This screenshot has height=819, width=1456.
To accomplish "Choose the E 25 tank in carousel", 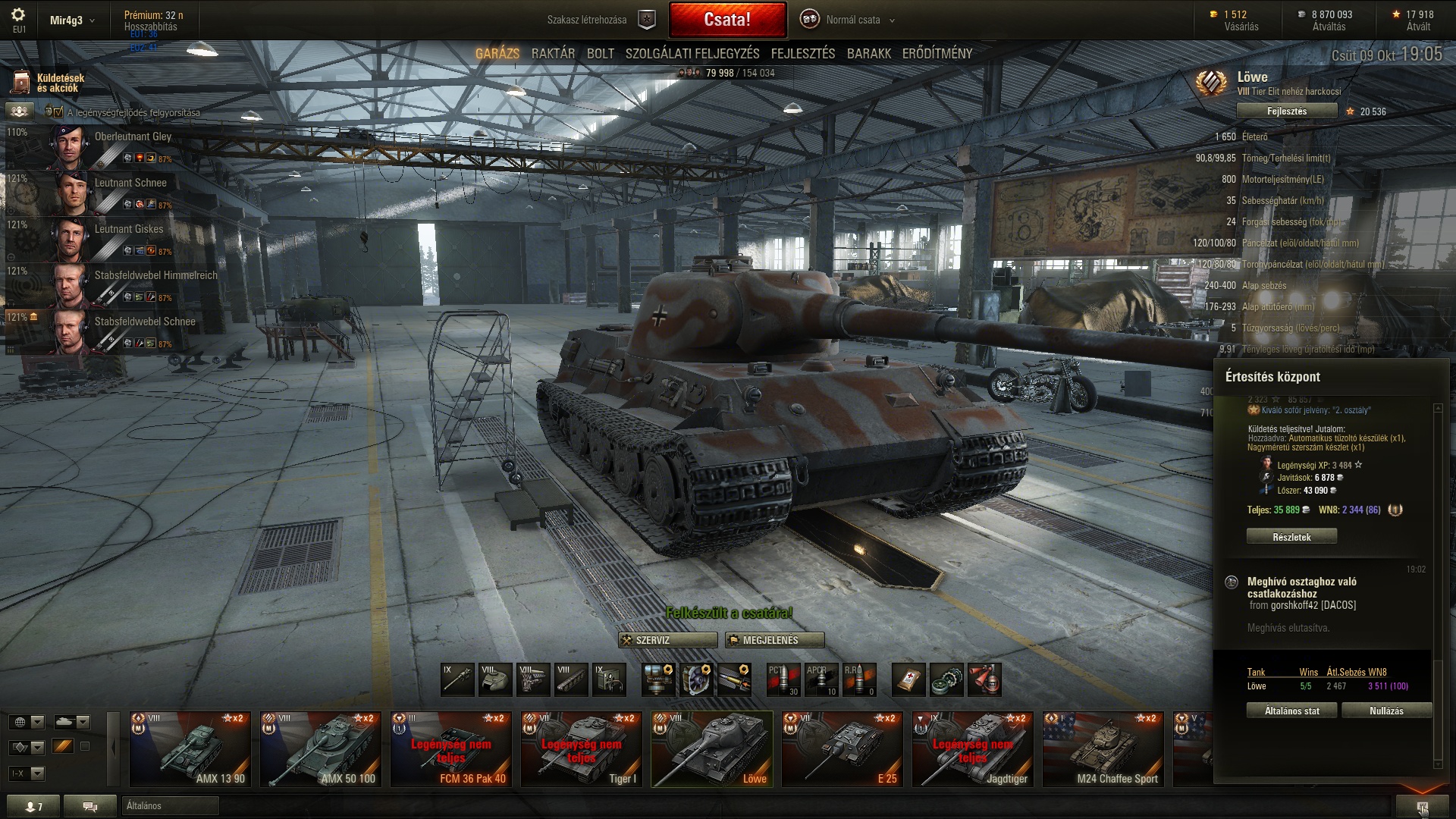I will pyautogui.click(x=842, y=748).
